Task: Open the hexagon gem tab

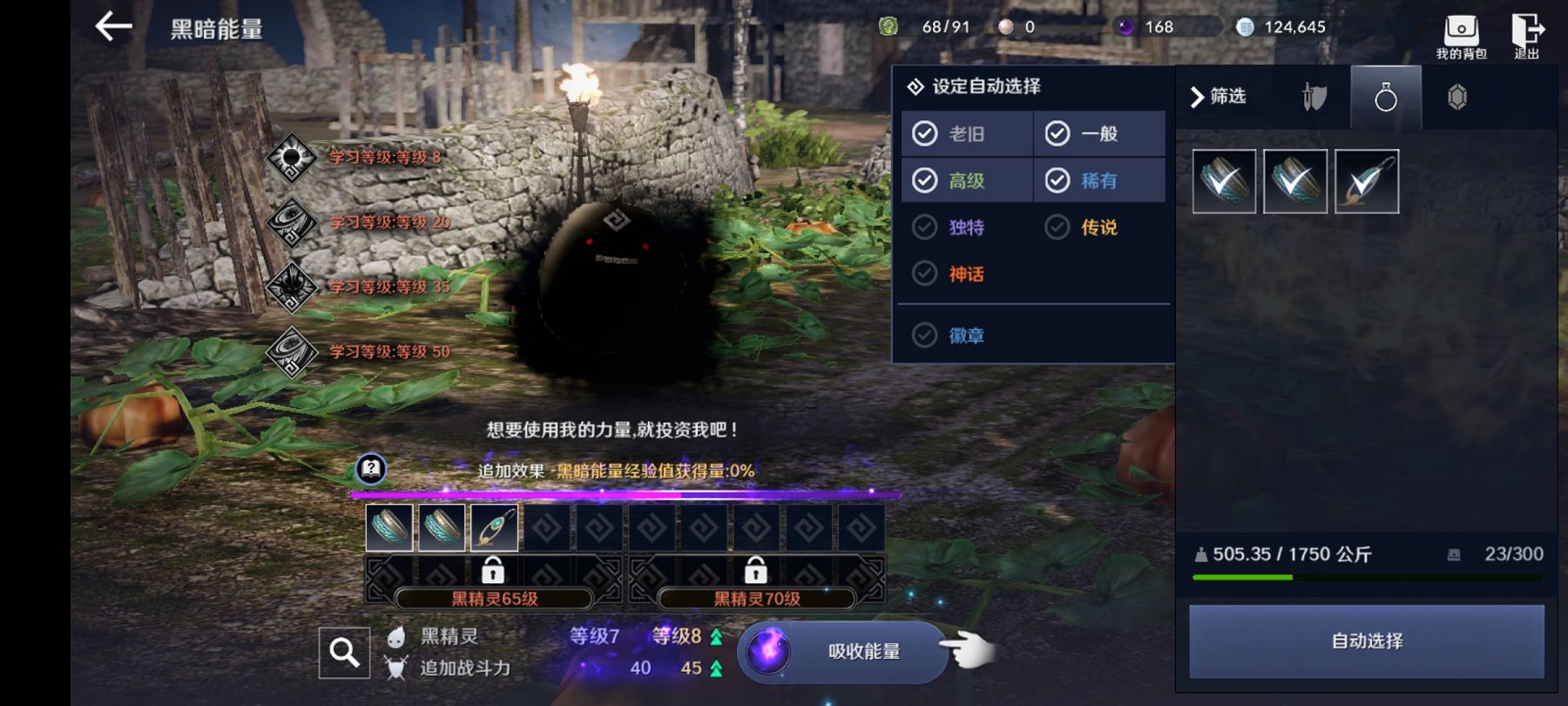Action: coord(1456,97)
